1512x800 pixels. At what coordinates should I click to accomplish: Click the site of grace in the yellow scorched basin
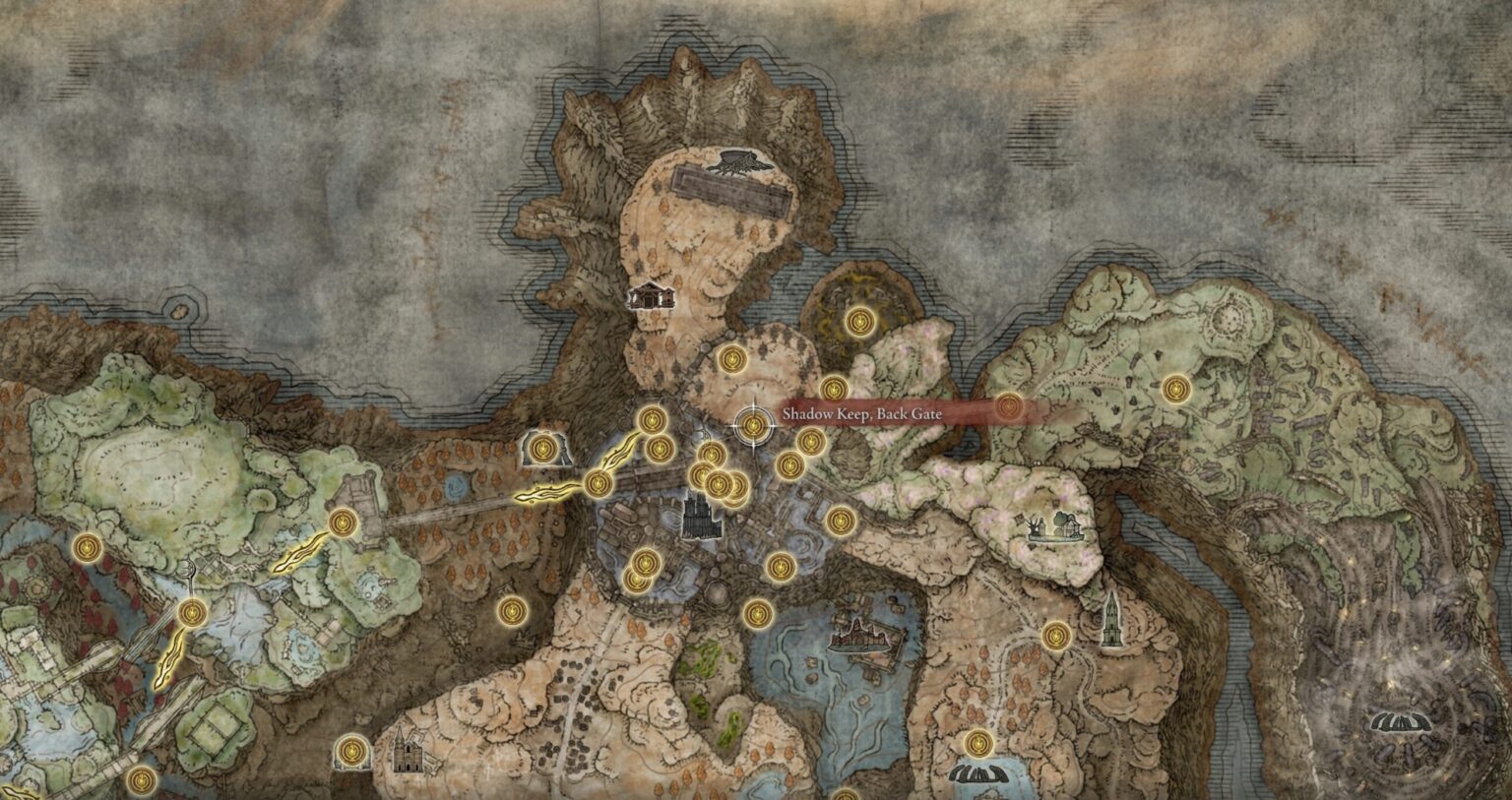[859, 323]
